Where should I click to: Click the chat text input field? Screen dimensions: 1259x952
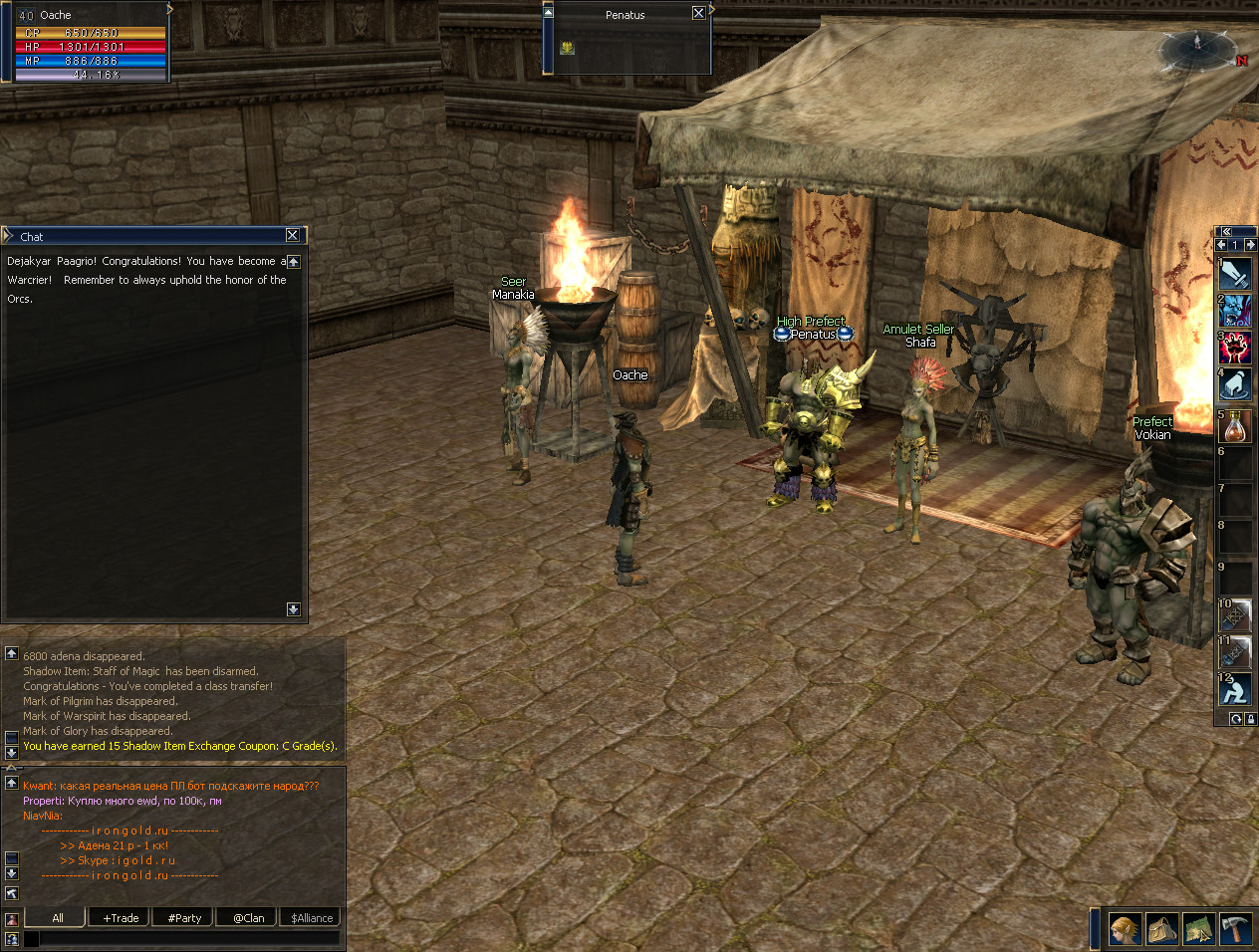(189, 938)
